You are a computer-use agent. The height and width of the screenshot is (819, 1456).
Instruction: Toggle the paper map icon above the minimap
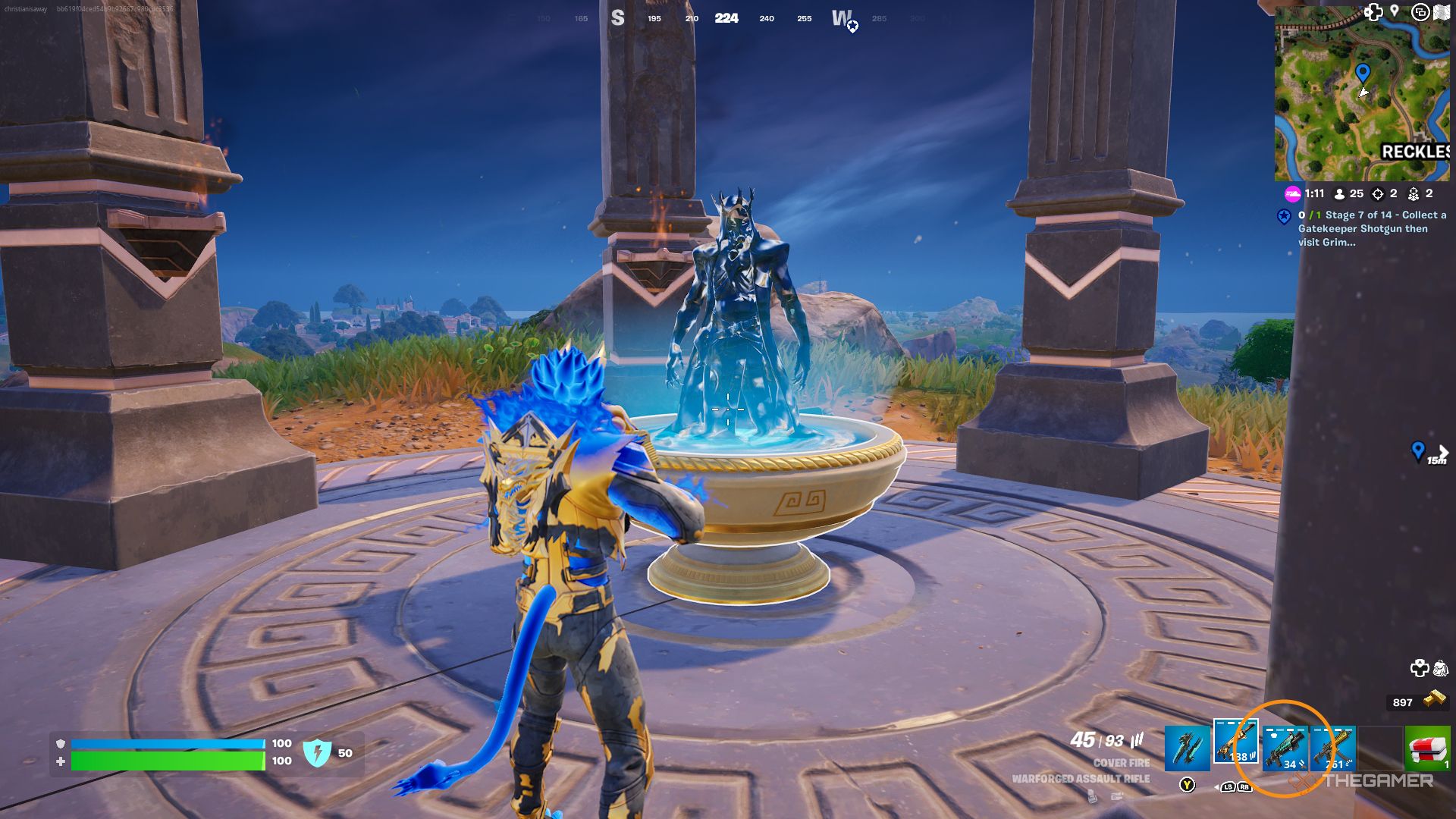pyautogui.click(x=1442, y=11)
